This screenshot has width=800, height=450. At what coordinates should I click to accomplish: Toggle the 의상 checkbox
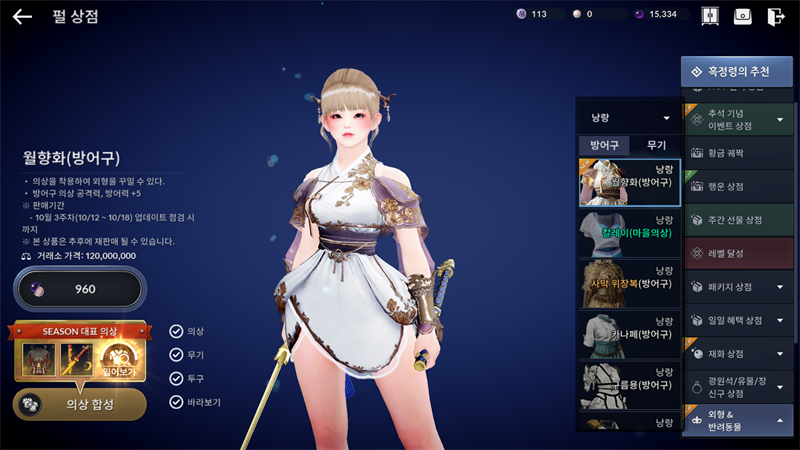[x=177, y=331]
